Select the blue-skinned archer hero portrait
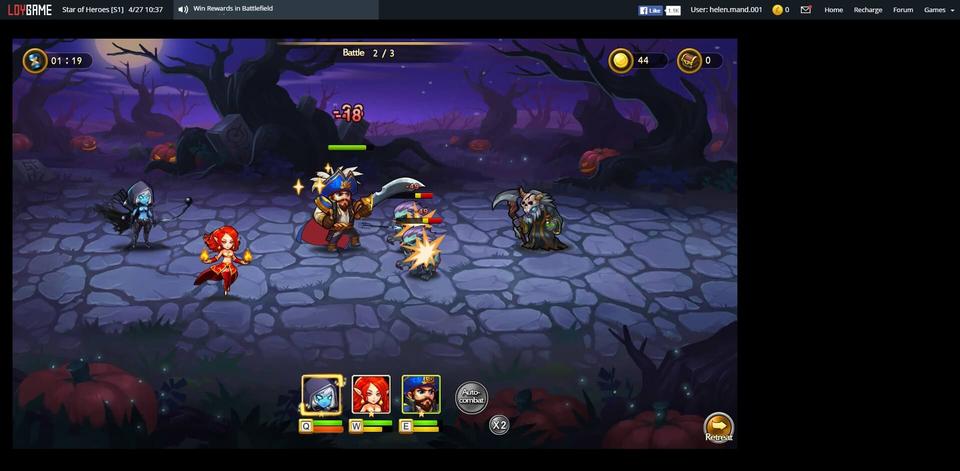 (321, 395)
